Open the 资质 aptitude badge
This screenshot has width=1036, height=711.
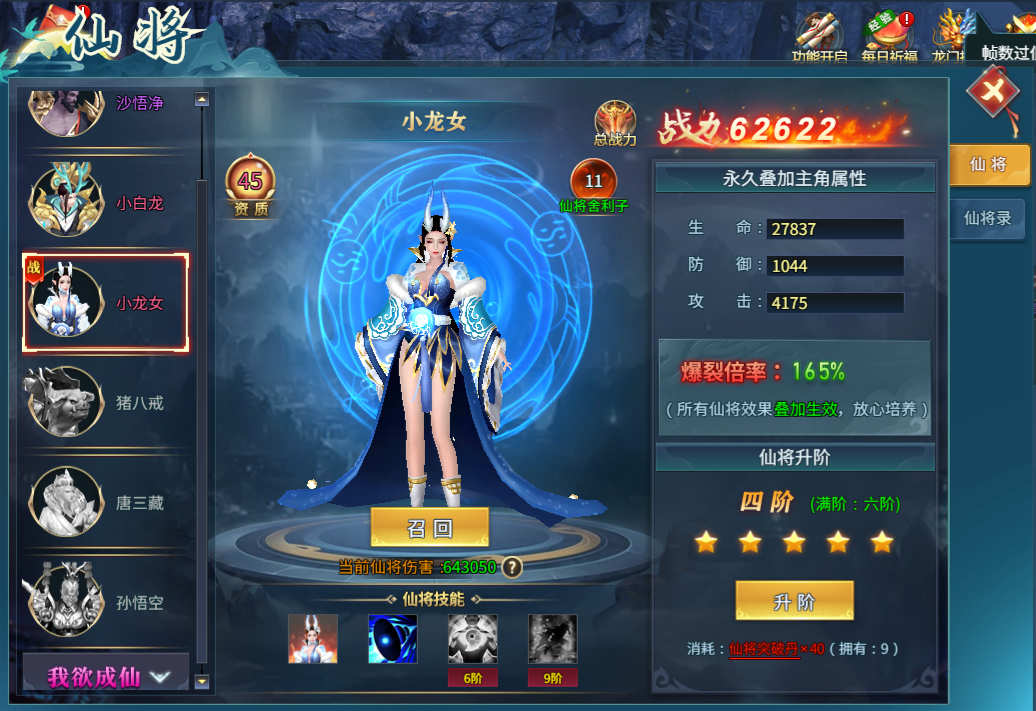click(250, 185)
